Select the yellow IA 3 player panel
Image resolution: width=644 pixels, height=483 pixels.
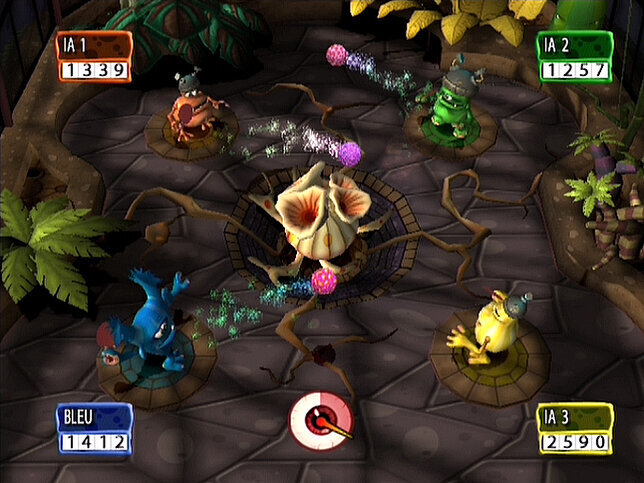click(574, 428)
